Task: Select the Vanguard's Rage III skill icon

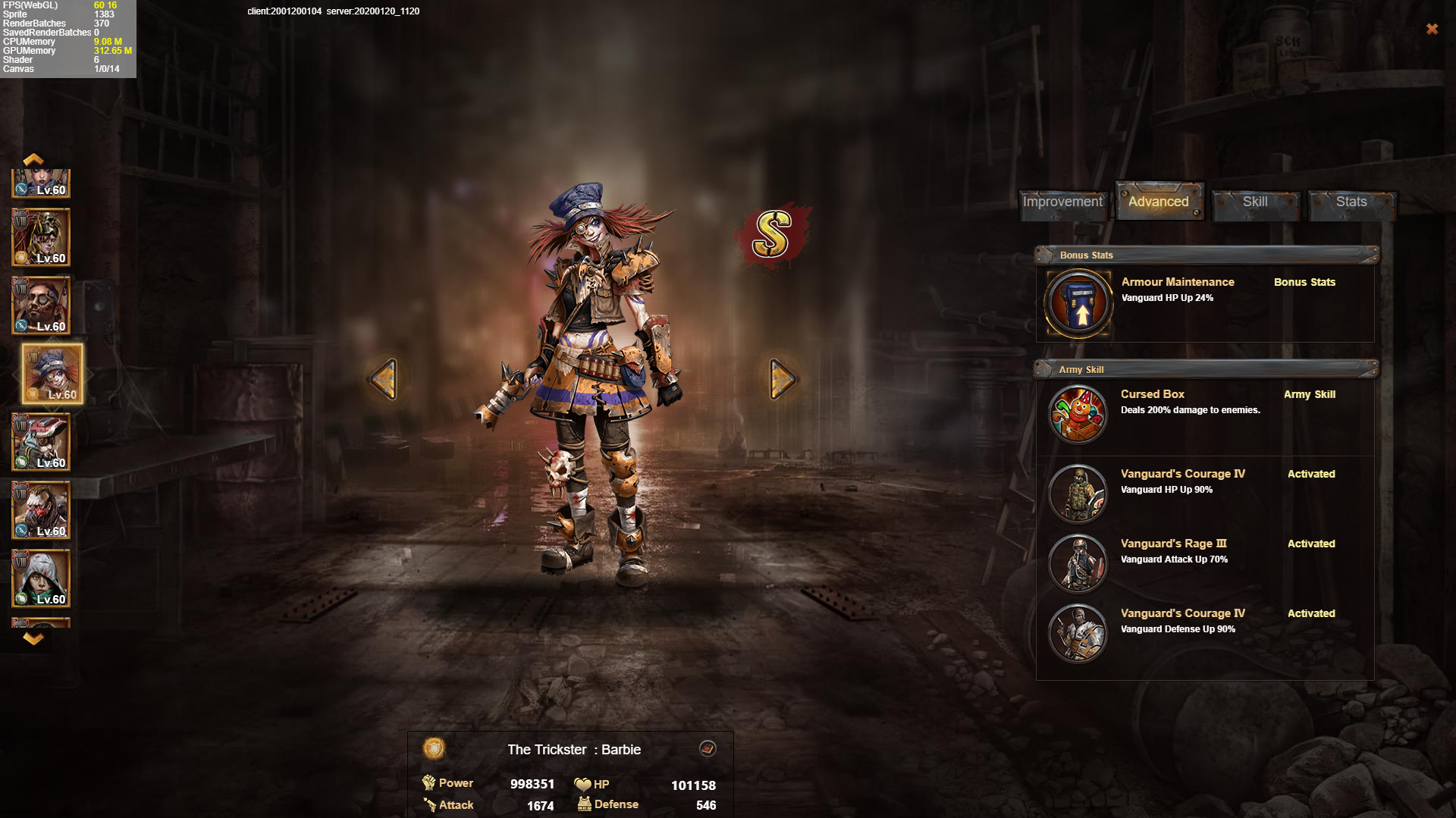Action: (1078, 563)
